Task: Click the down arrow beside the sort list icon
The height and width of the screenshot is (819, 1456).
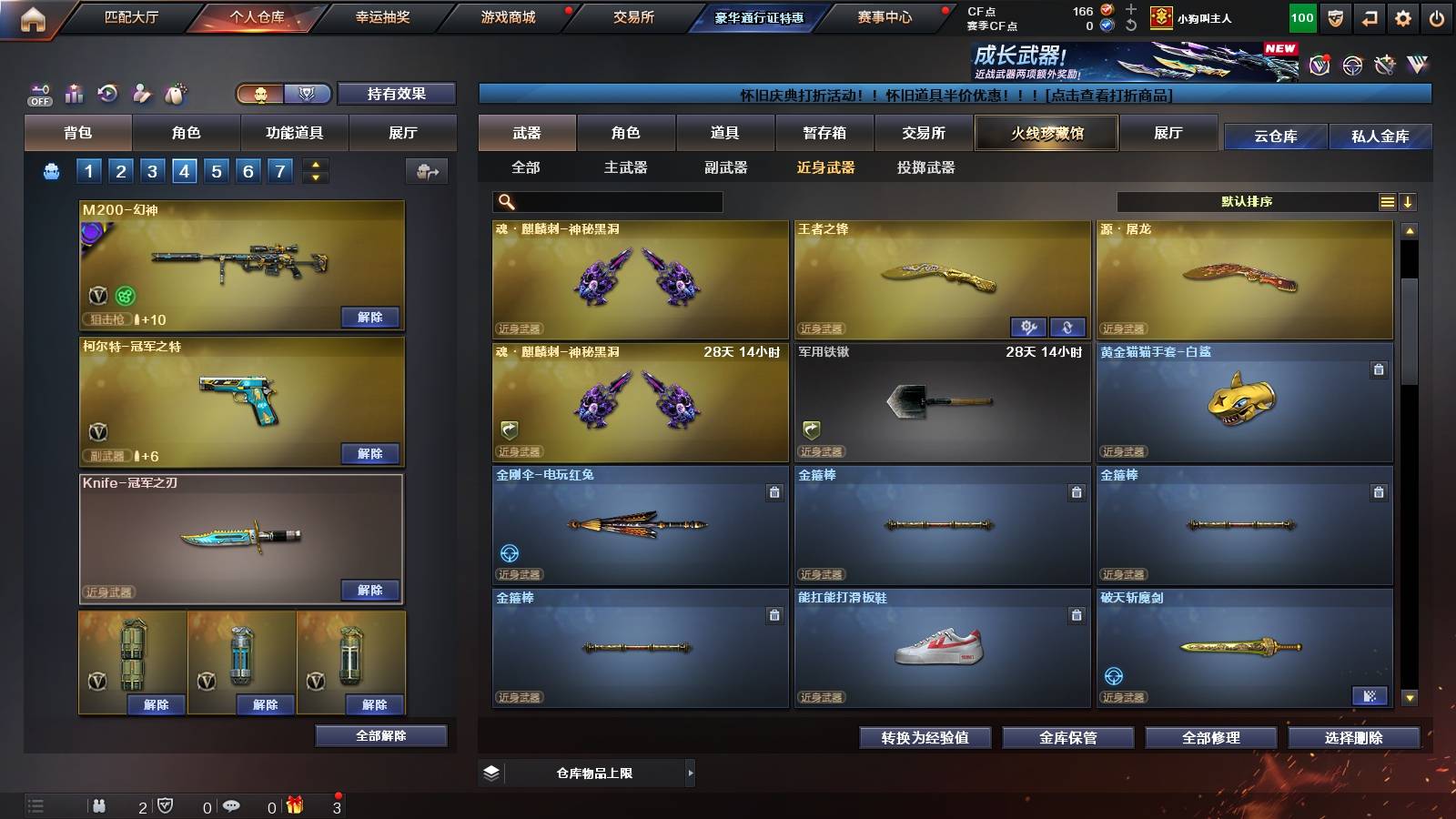Action: click(x=1408, y=201)
